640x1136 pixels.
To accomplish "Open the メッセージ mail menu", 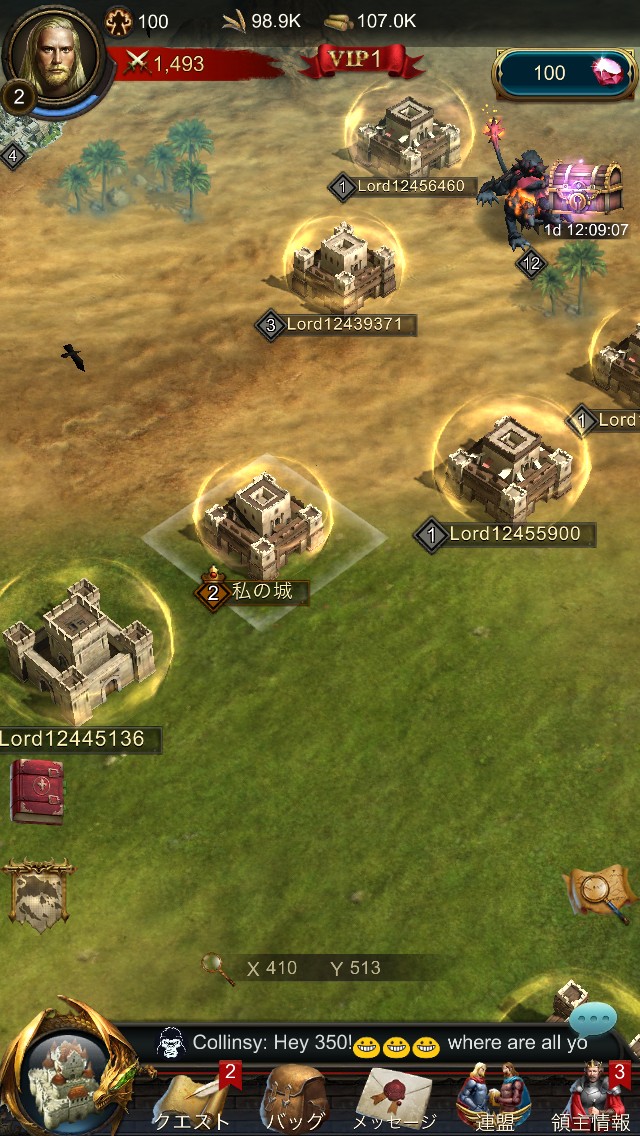I will 394,1098.
